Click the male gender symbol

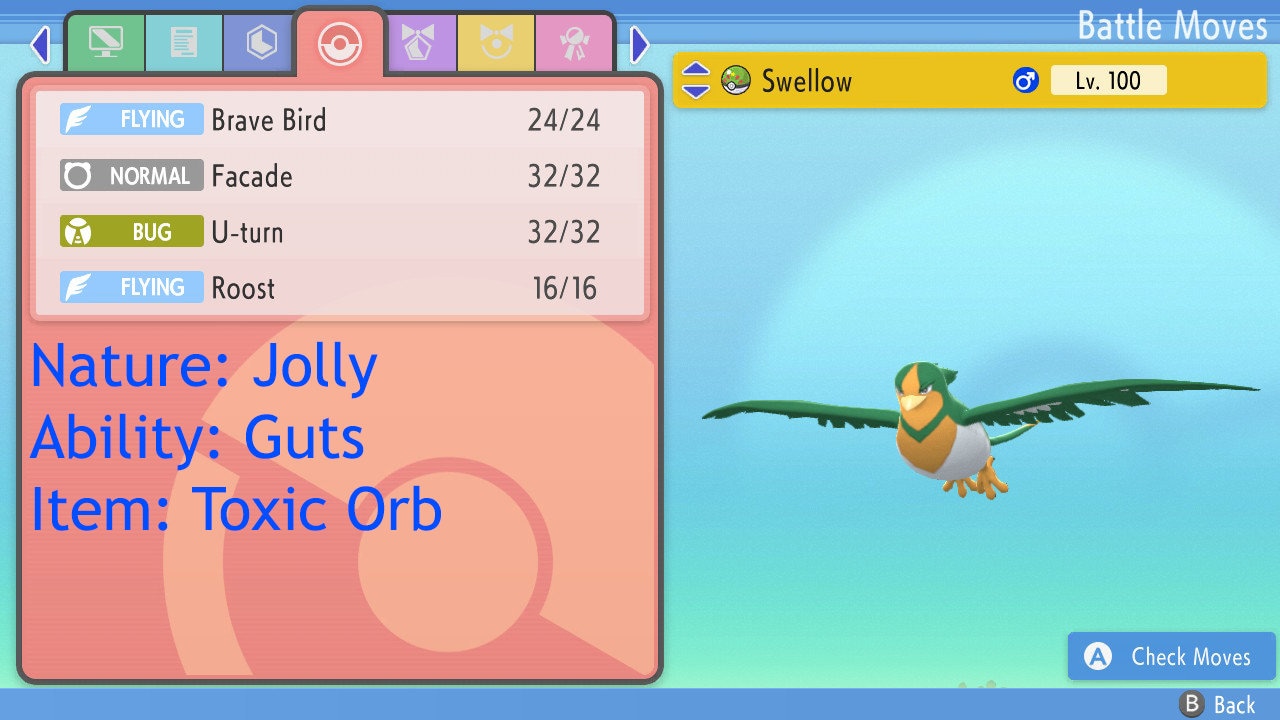(1024, 80)
